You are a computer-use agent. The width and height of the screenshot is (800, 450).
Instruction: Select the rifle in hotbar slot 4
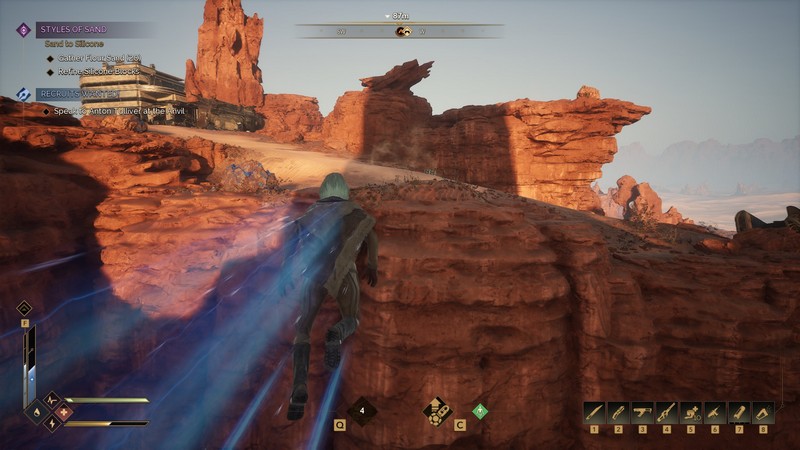pyautogui.click(x=667, y=412)
